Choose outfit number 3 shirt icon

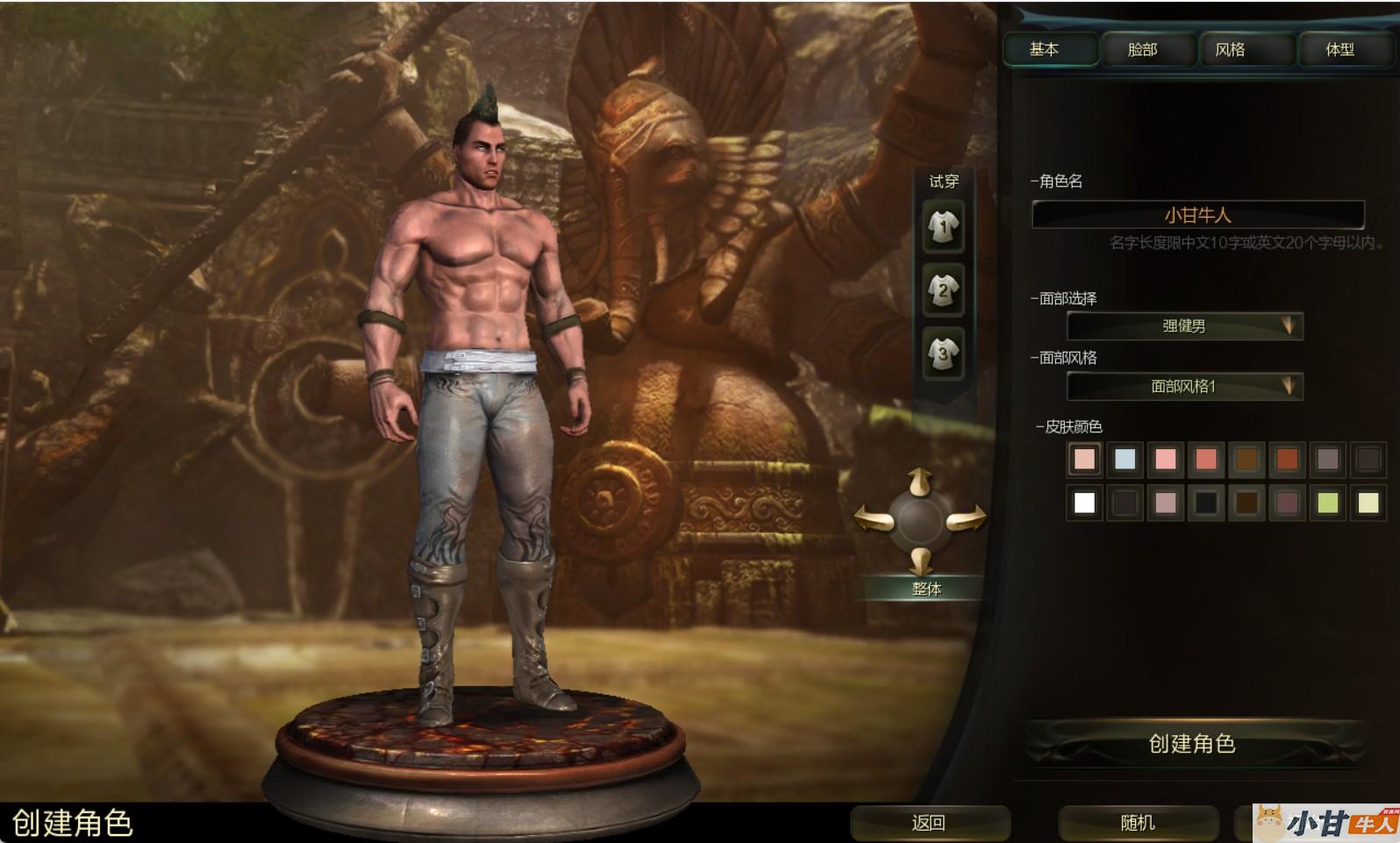(943, 354)
